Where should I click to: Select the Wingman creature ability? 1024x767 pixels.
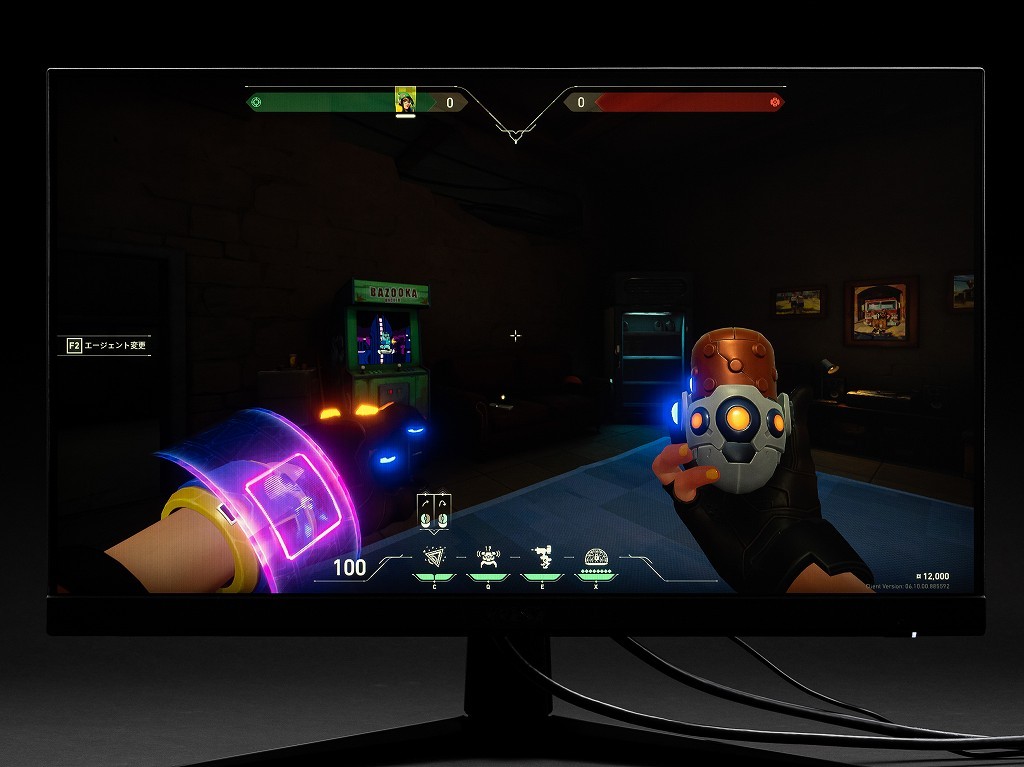[489, 558]
